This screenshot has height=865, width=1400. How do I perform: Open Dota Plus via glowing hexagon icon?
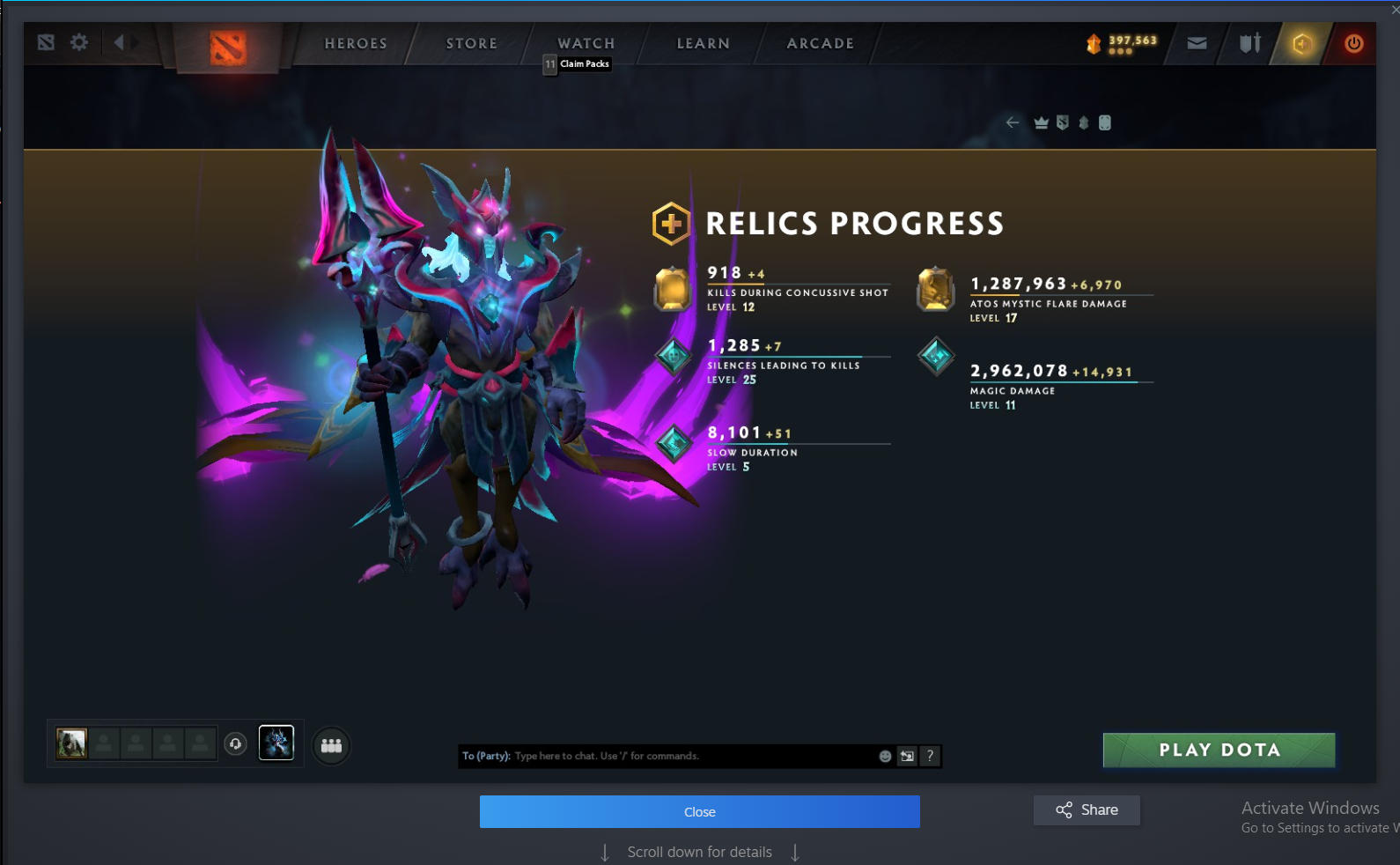(1302, 43)
